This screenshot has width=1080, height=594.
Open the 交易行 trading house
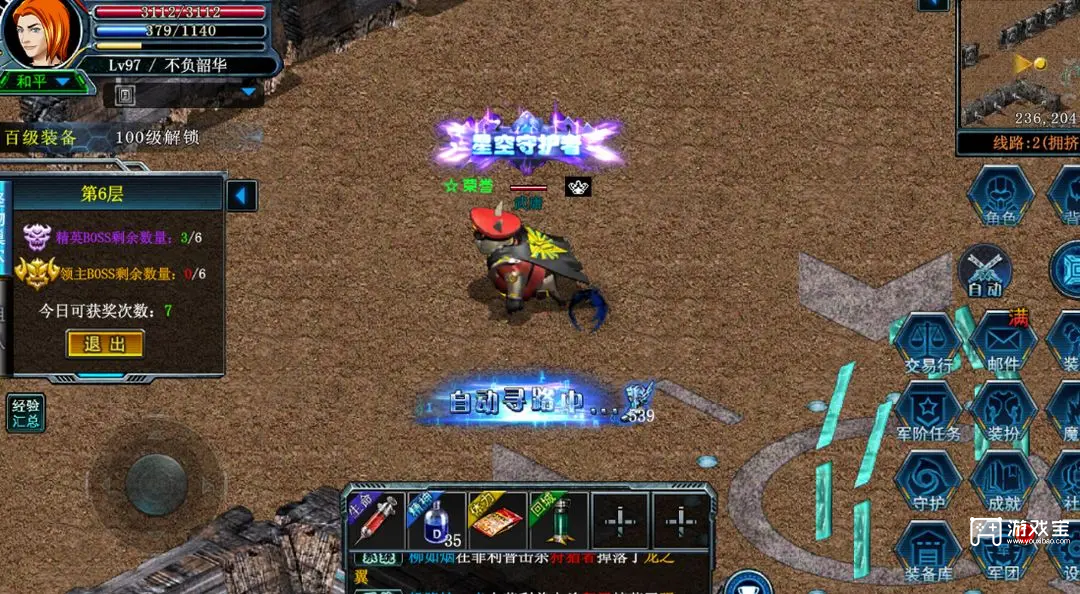928,345
